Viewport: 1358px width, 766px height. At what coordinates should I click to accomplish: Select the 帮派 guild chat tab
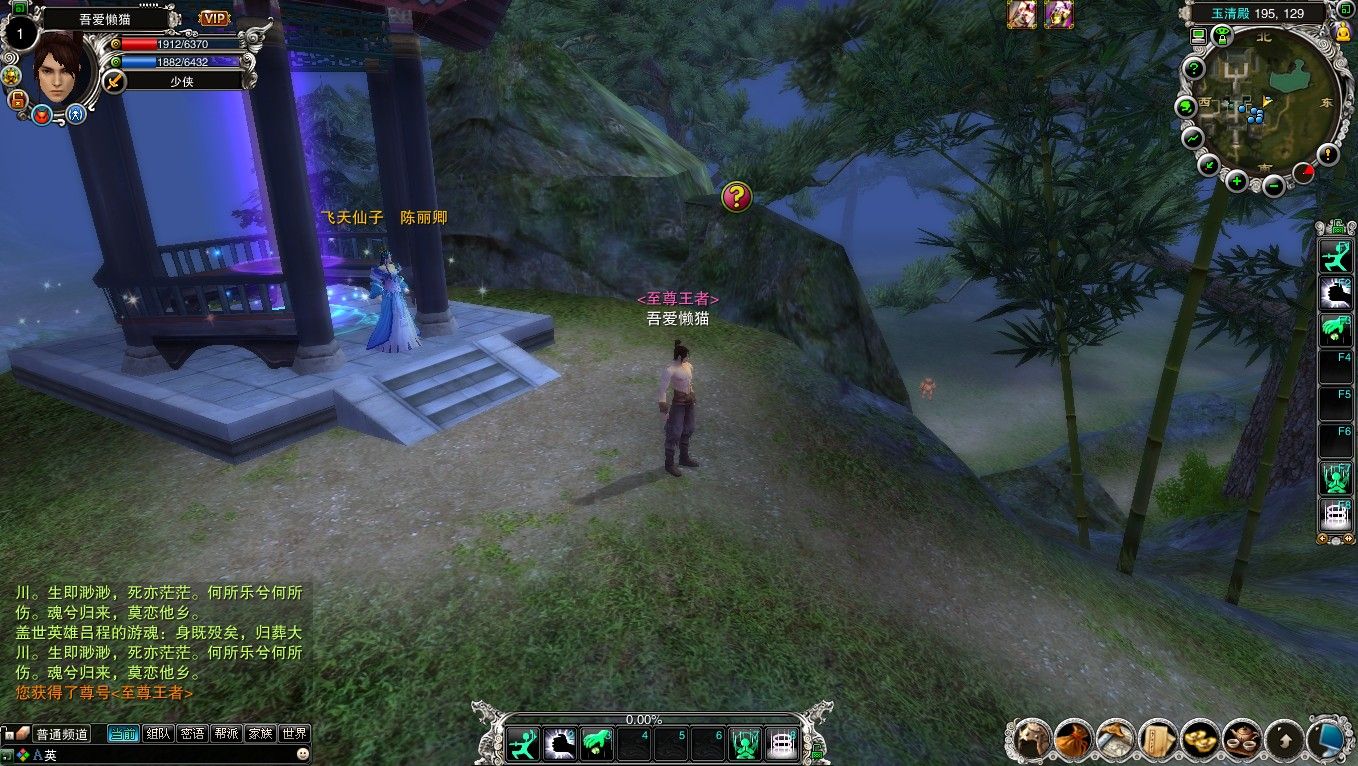click(226, 733)
